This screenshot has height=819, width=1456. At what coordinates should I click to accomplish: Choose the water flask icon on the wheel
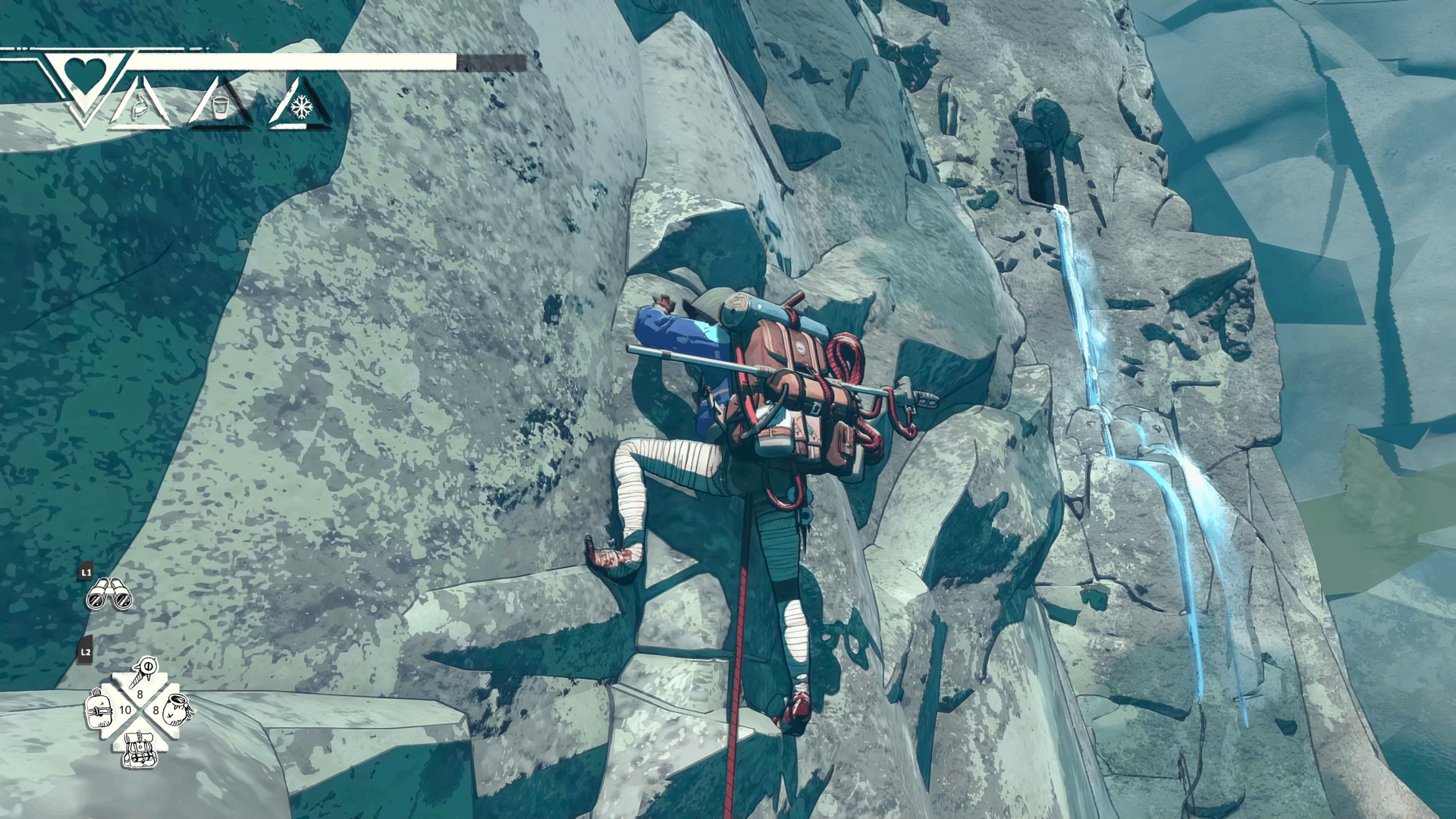[x=98, y=709]
